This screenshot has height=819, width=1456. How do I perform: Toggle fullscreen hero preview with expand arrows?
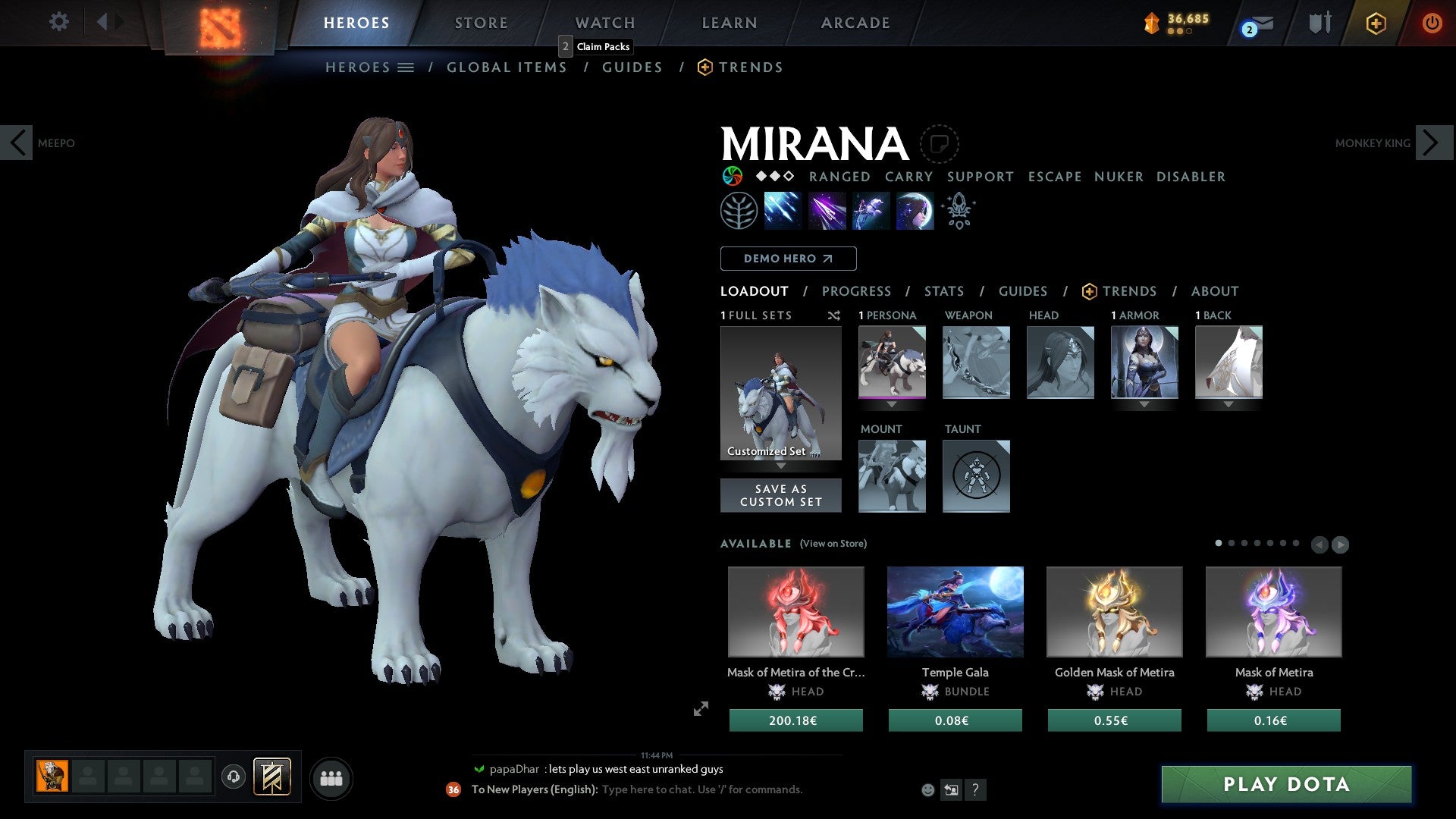pos(701,710)
